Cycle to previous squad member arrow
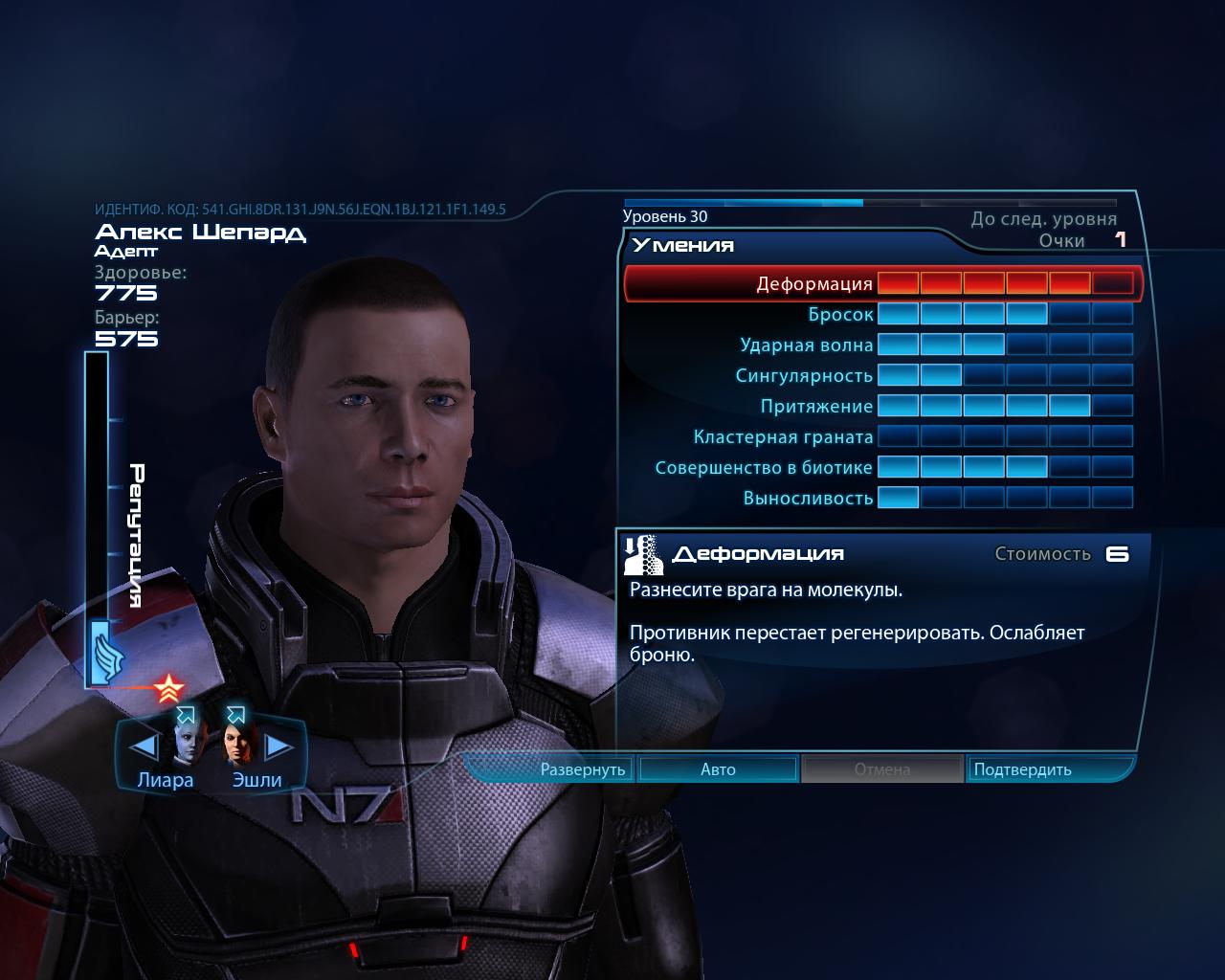 (143, 746)
